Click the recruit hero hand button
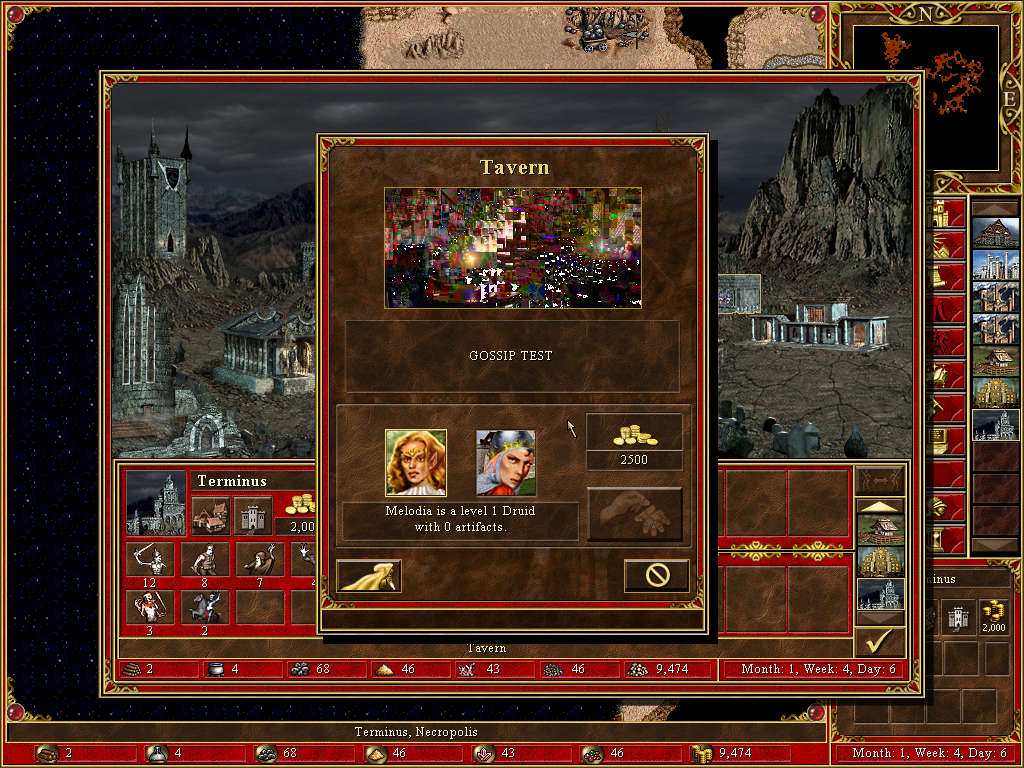1024x768 pixels. tap(635, 514)
